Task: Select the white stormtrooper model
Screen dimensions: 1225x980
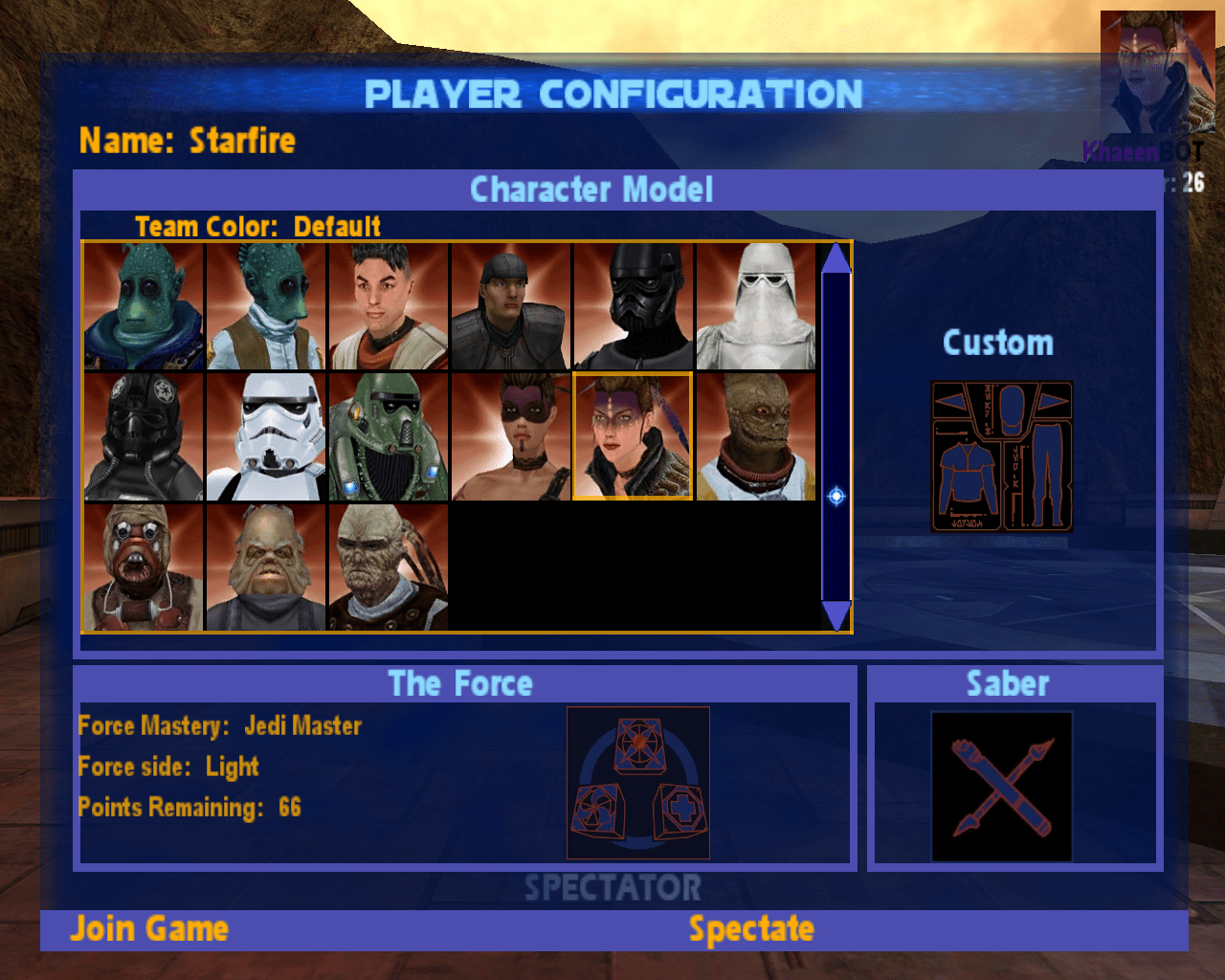Action: pos(266,436)
